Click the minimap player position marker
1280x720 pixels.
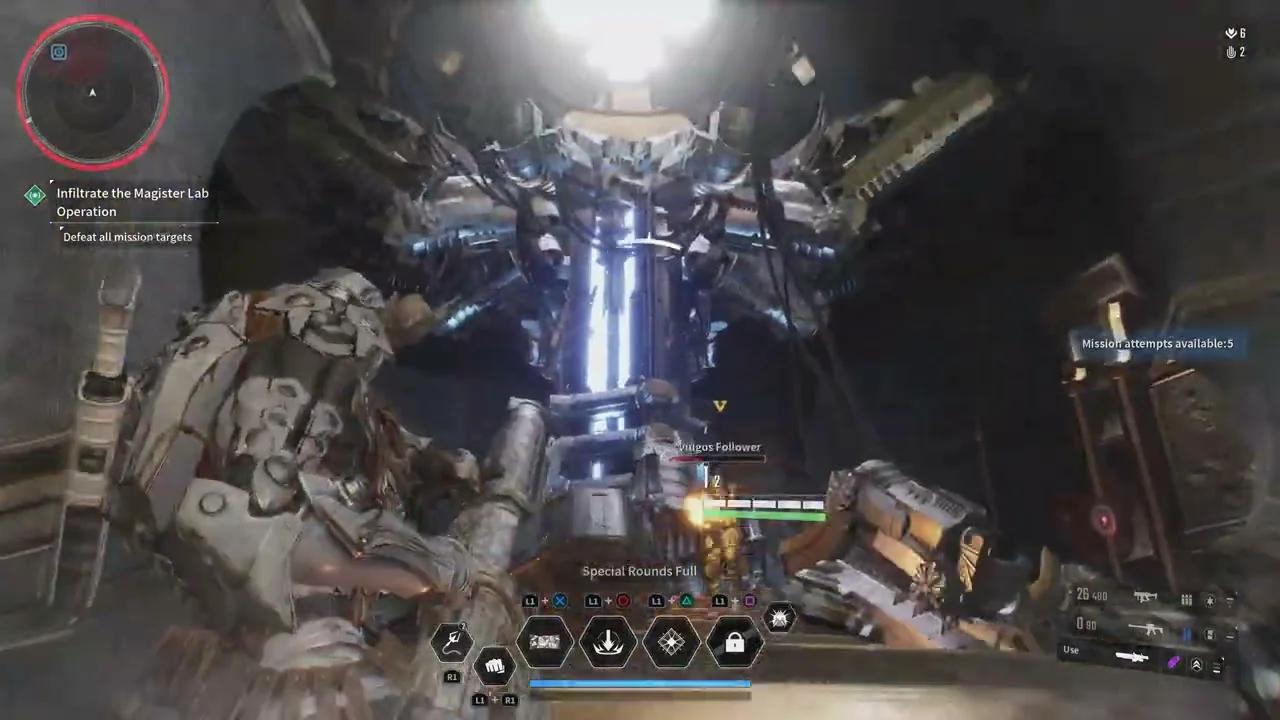click(92, 93)
